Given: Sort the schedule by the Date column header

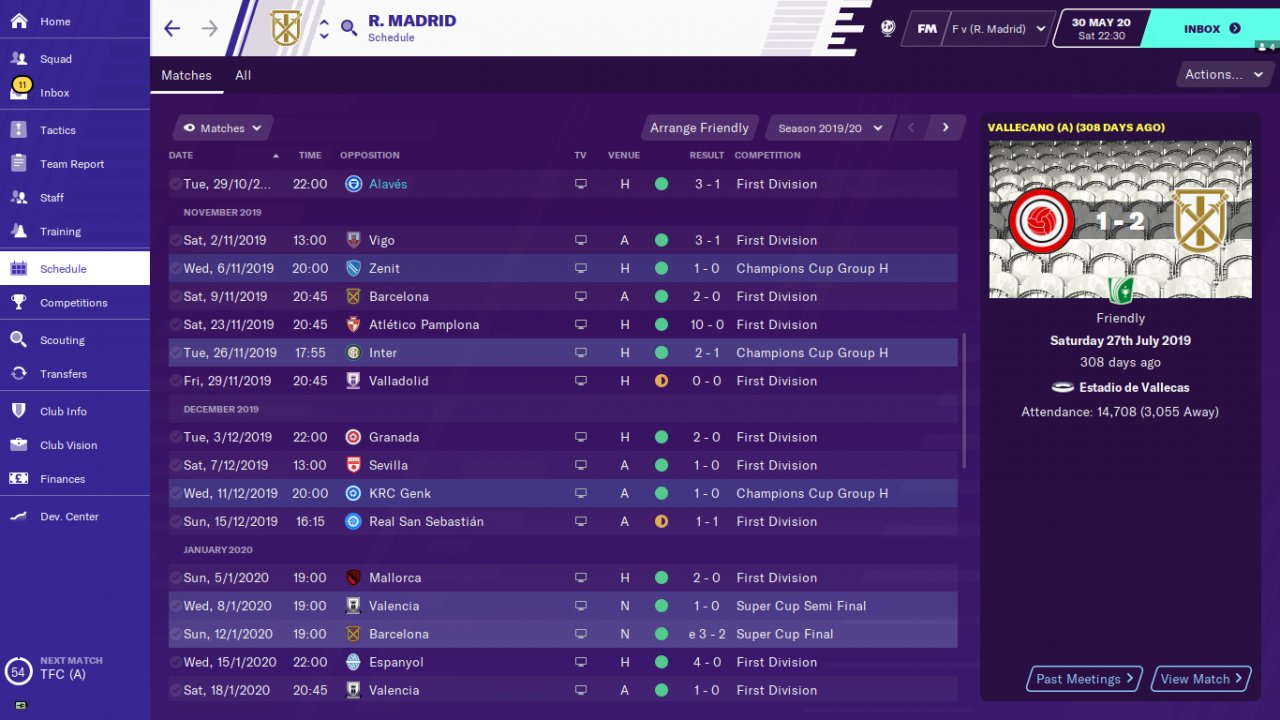Looking at the screenshot, I should 181,155.
